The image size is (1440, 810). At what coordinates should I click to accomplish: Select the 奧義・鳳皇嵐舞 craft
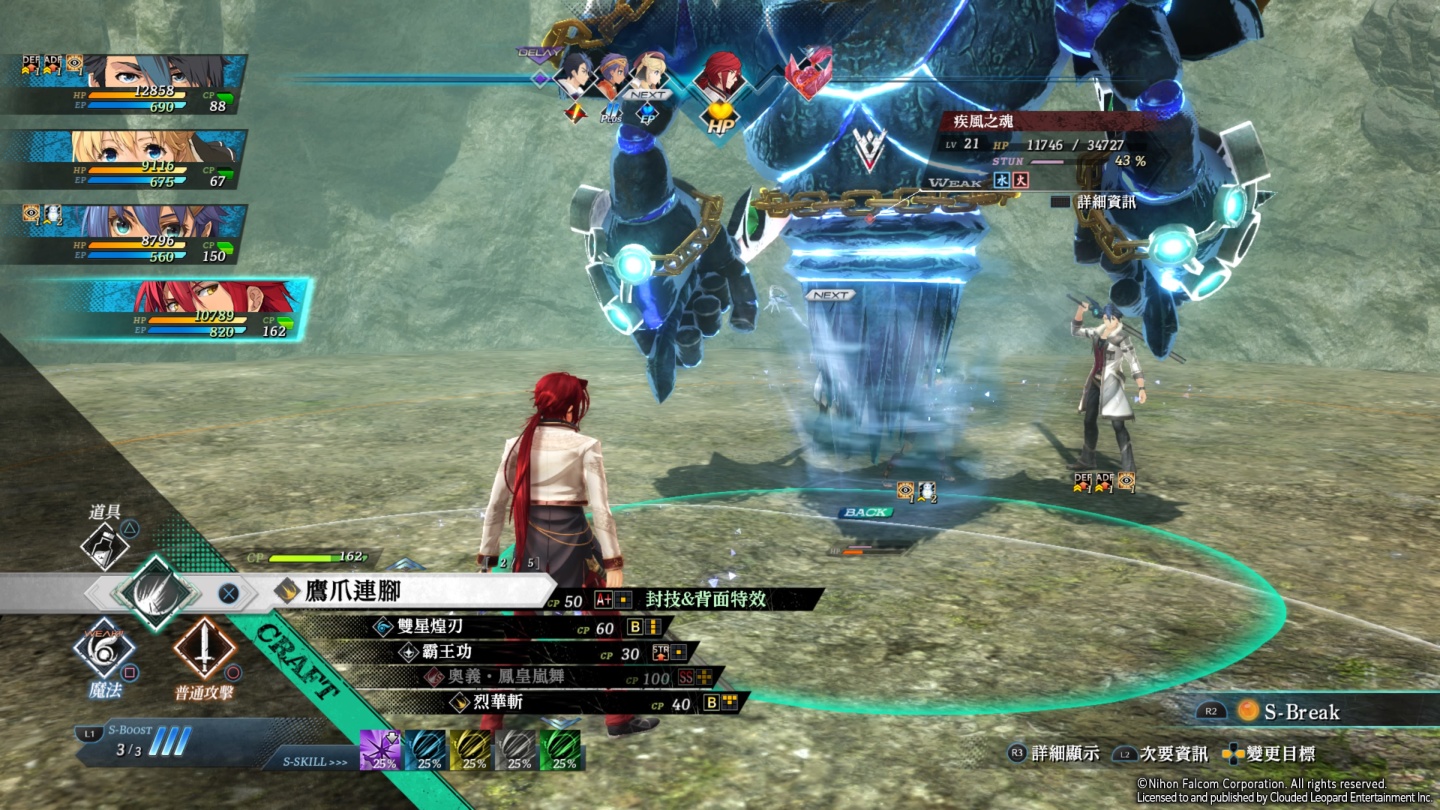click(494, 677)
